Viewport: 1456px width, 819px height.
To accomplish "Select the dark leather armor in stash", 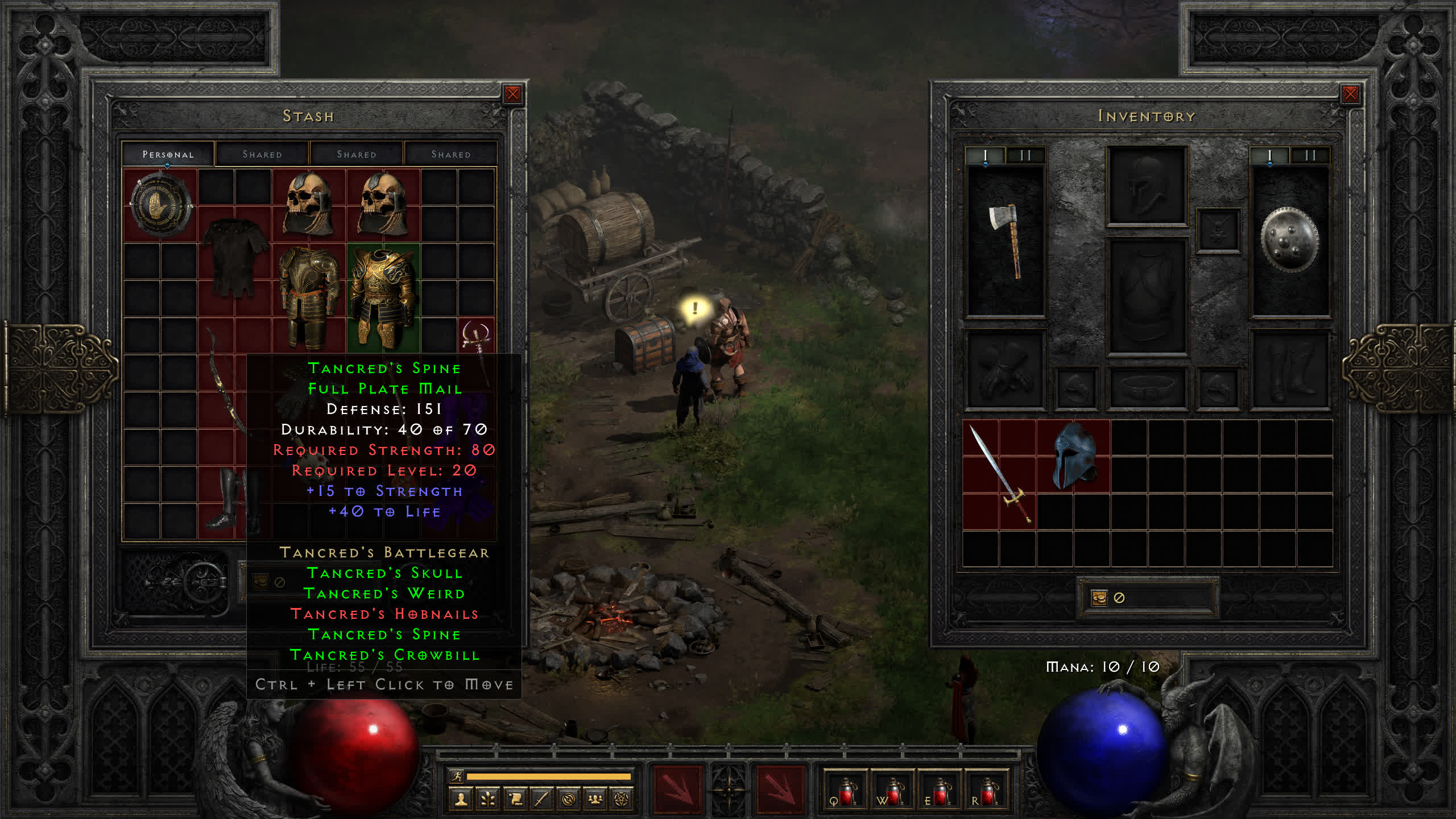I will coord(234,259).
